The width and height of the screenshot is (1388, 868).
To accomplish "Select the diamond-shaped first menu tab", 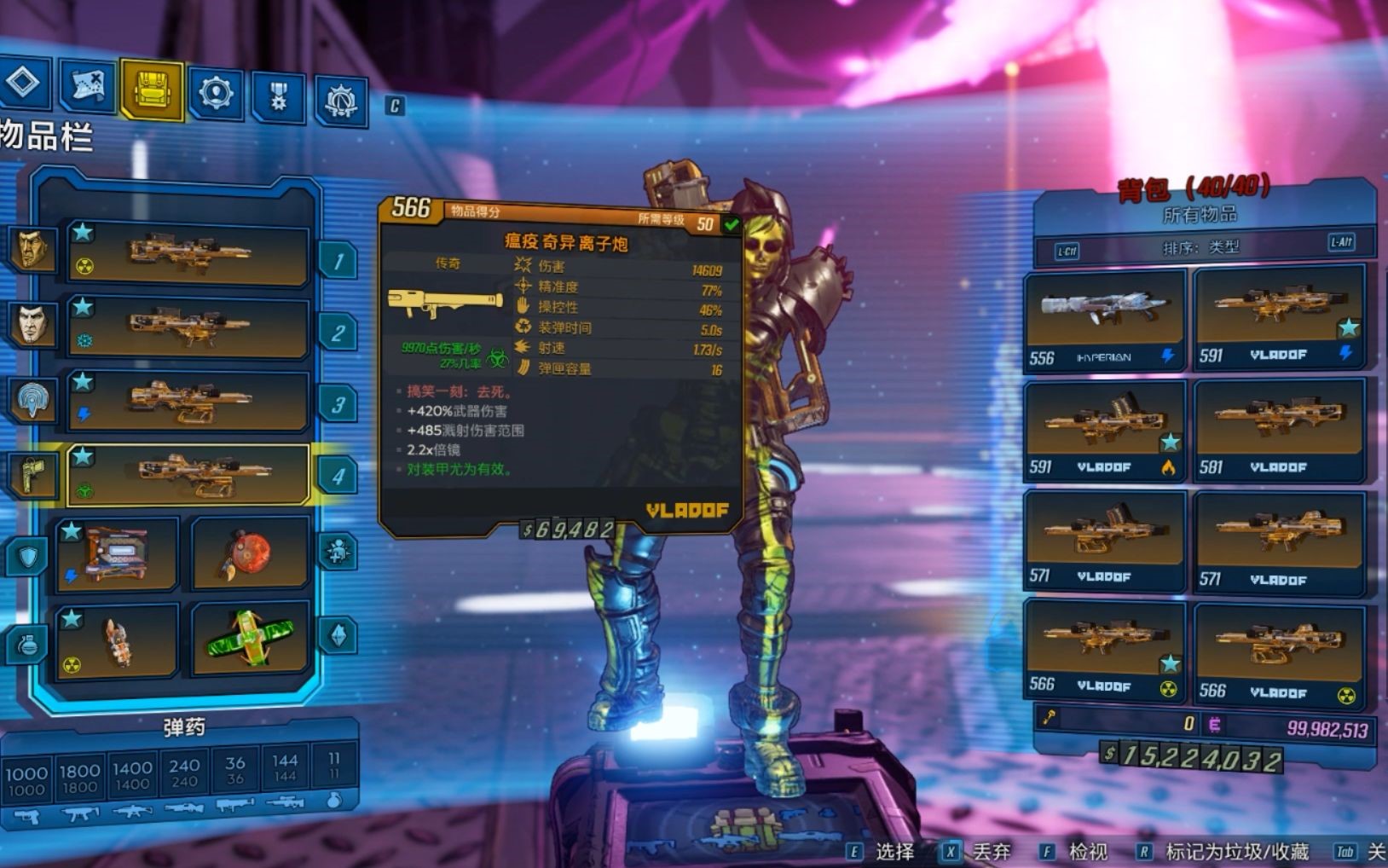I will [23, 82].
